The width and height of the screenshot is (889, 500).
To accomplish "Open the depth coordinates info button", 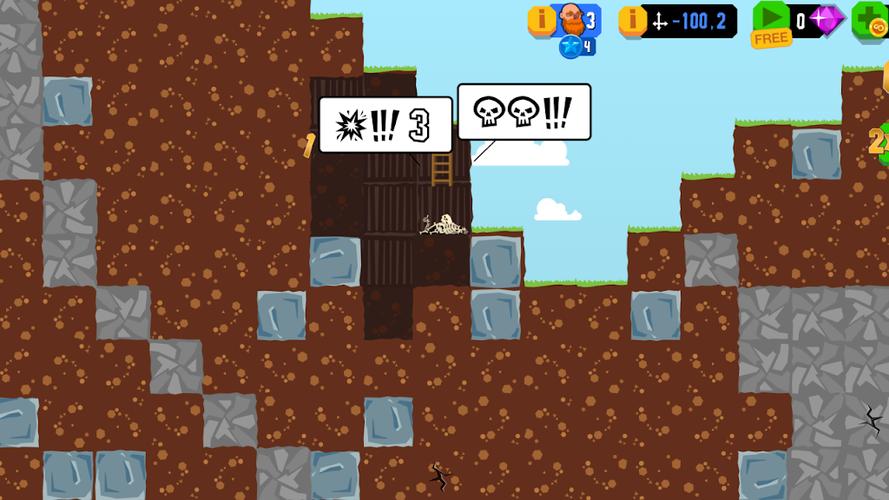I will pos(632,20).
